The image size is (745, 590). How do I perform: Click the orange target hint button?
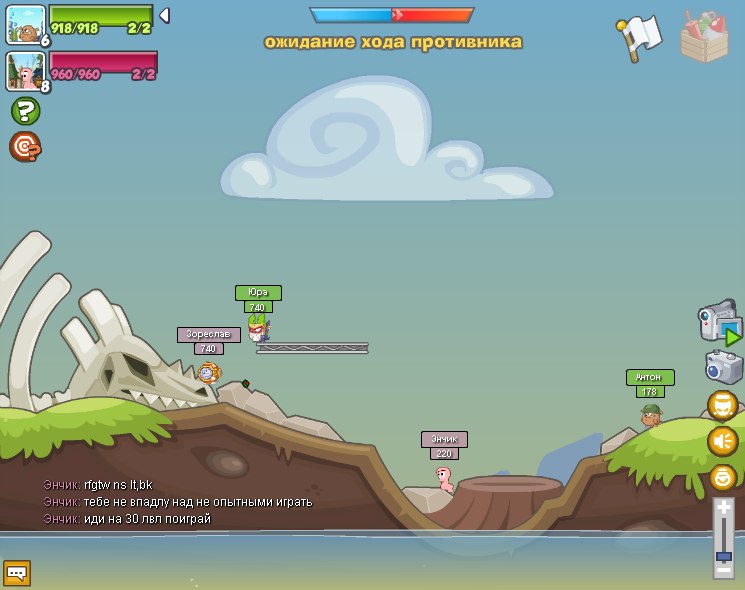click(x=25, y=147)
